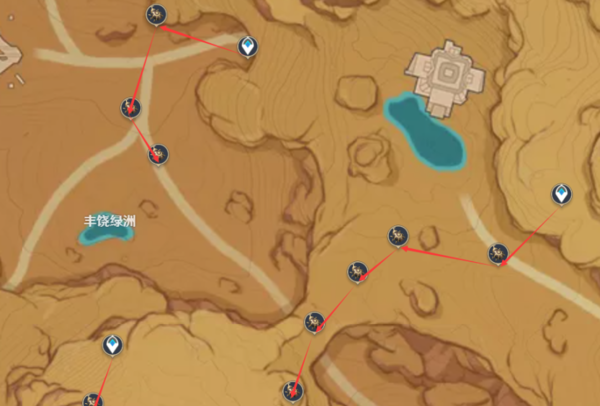Select the teleport waypoint on the eastern cliff
Screen dimensions: 600x406
(563, 193)
